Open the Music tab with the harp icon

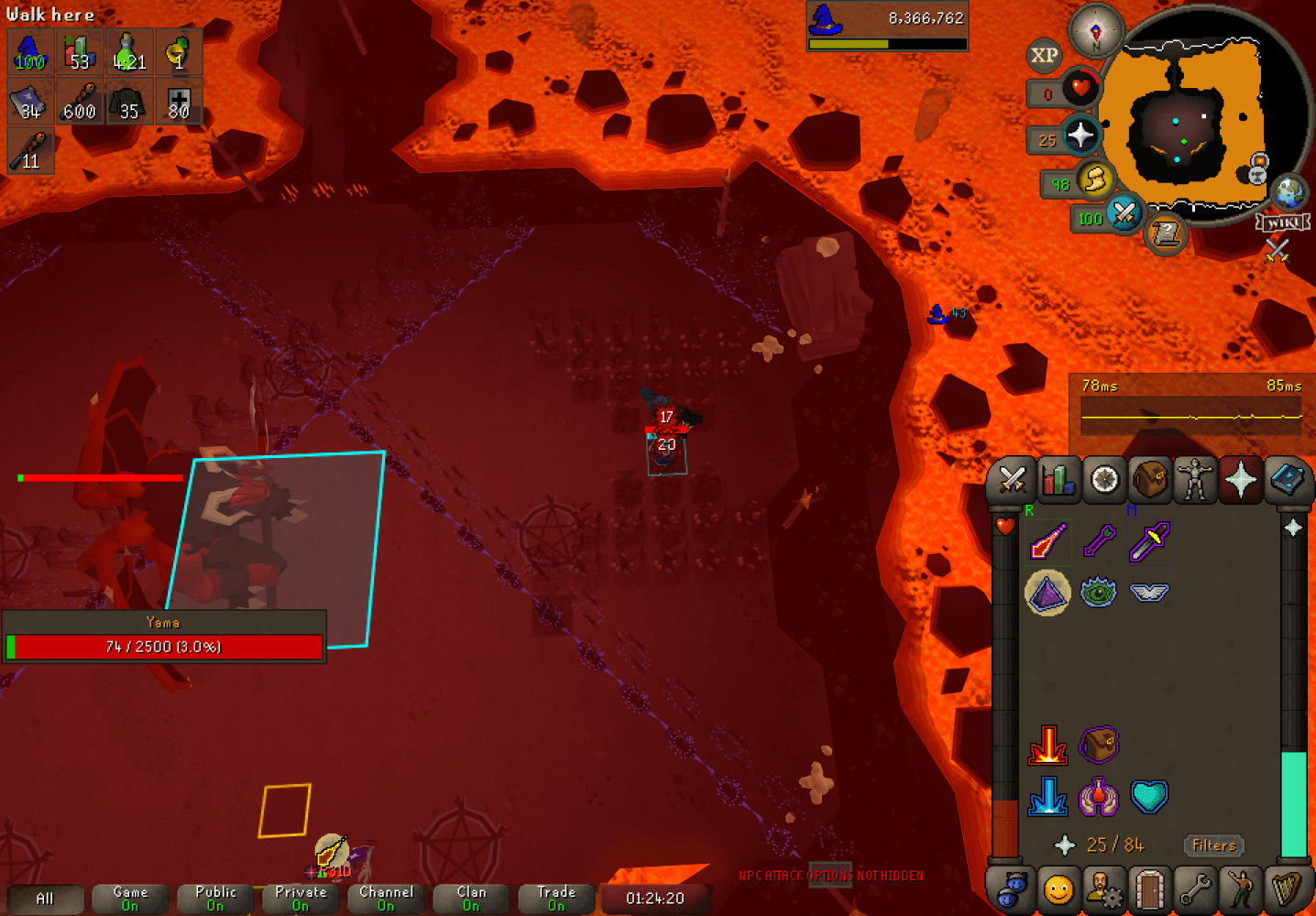pos(1289,889)
